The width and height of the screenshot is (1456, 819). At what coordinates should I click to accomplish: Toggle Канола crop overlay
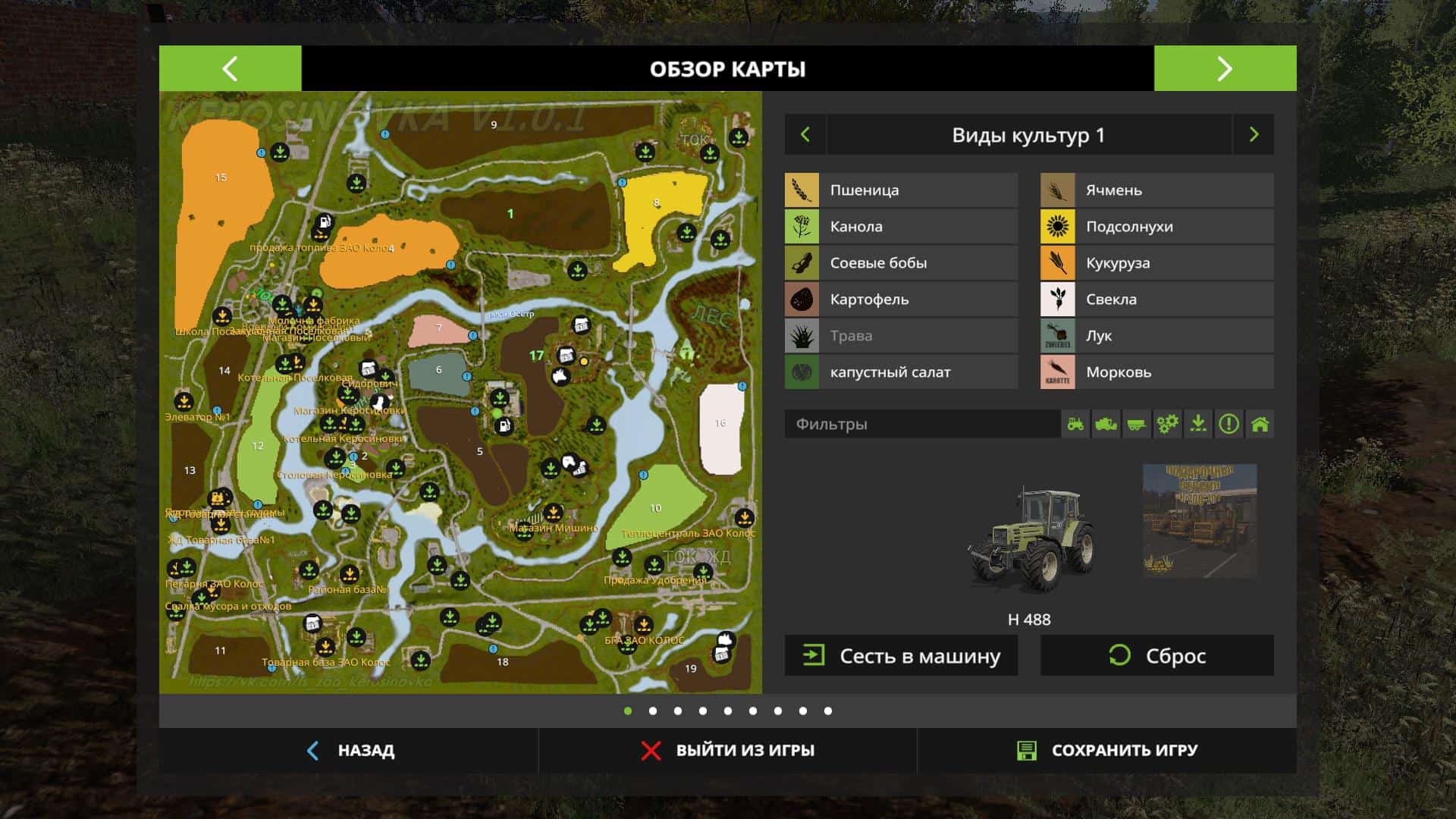click(x=901, y=227)
